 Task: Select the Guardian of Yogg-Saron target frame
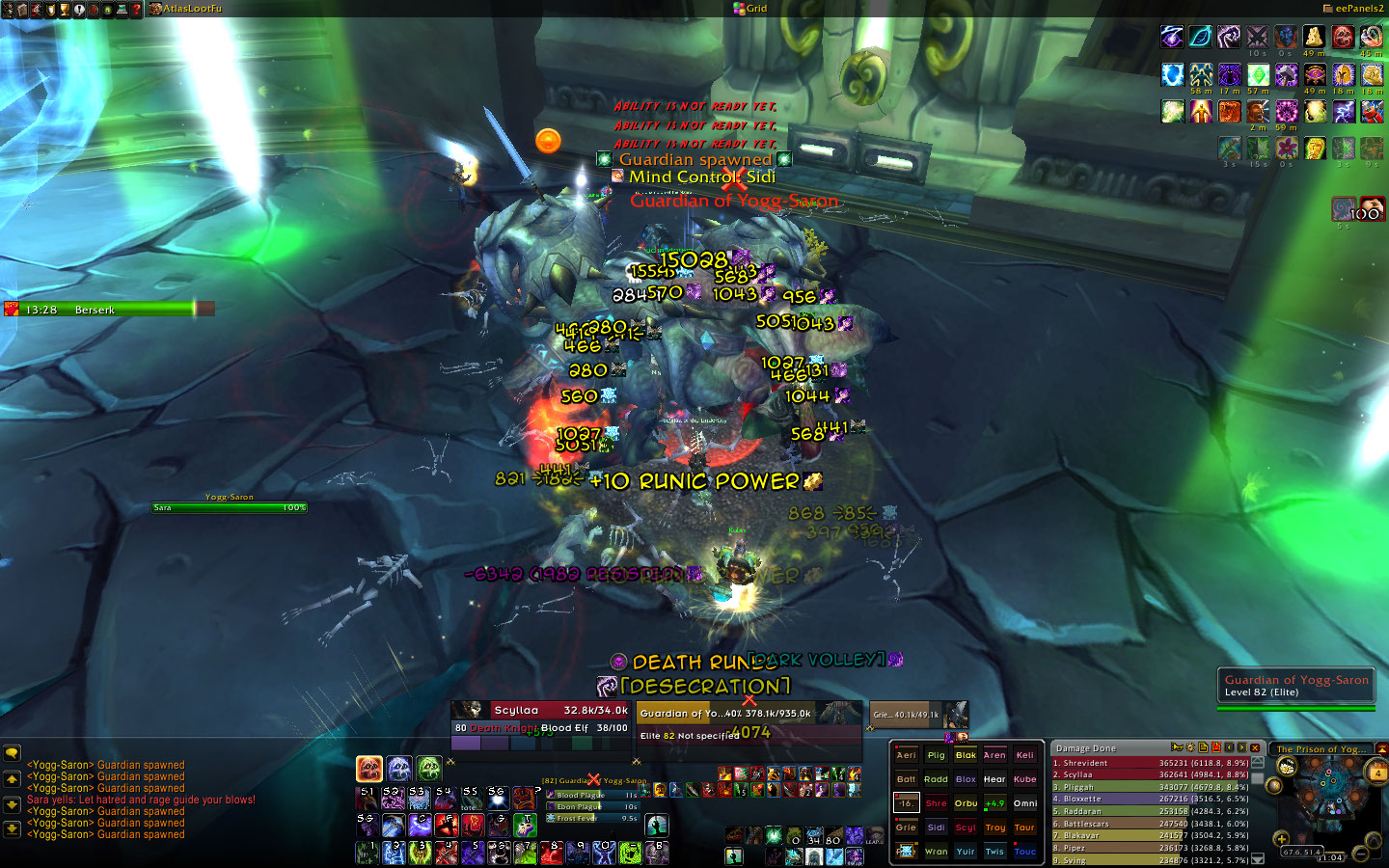[x=749, y=723]
